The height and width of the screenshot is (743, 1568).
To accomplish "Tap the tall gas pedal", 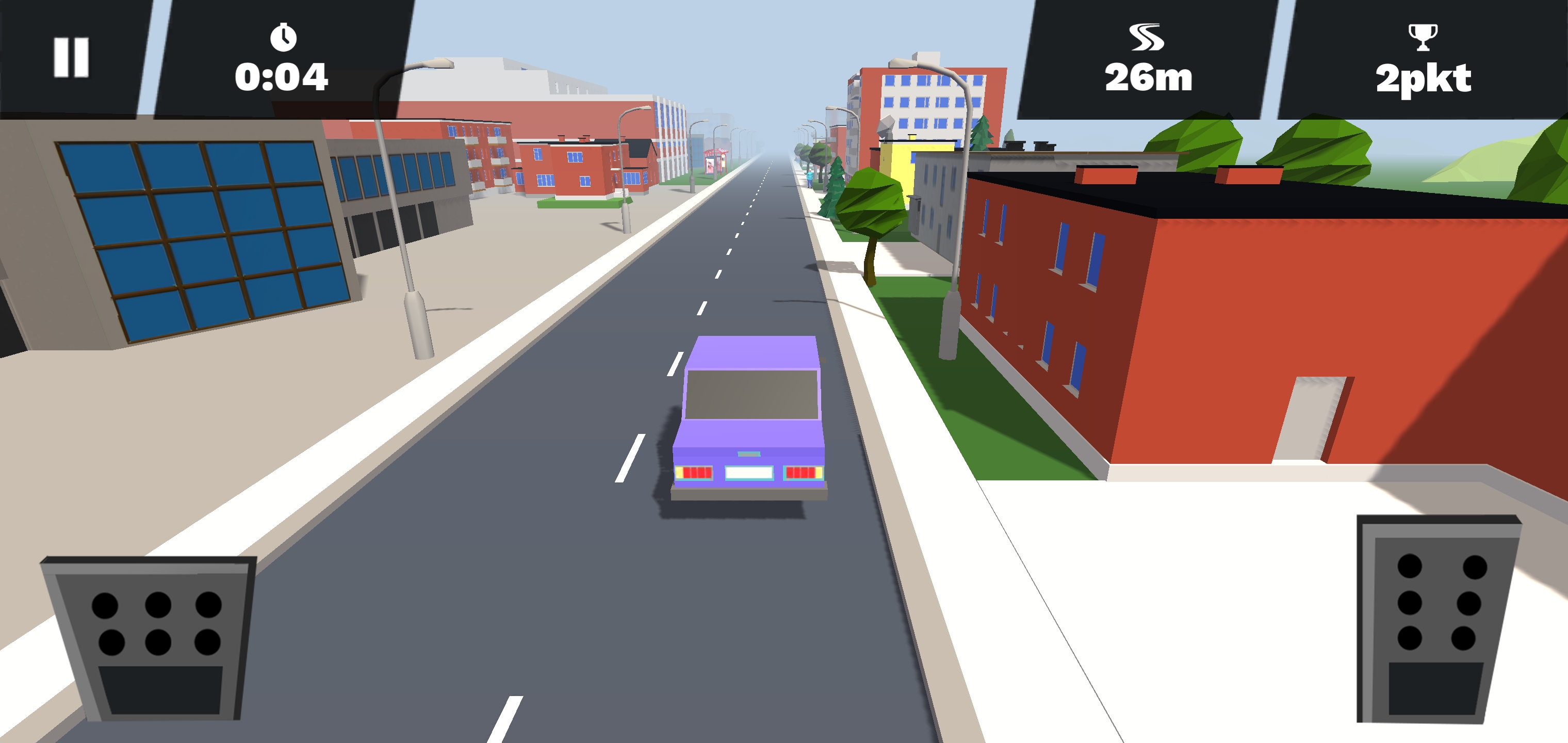I will (x=1436, y=619).
